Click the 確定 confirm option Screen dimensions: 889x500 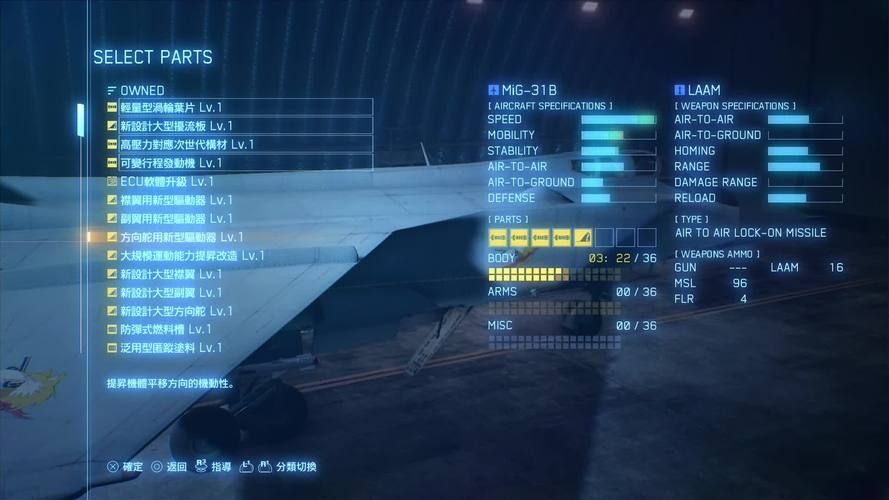[x=125, y=467]
